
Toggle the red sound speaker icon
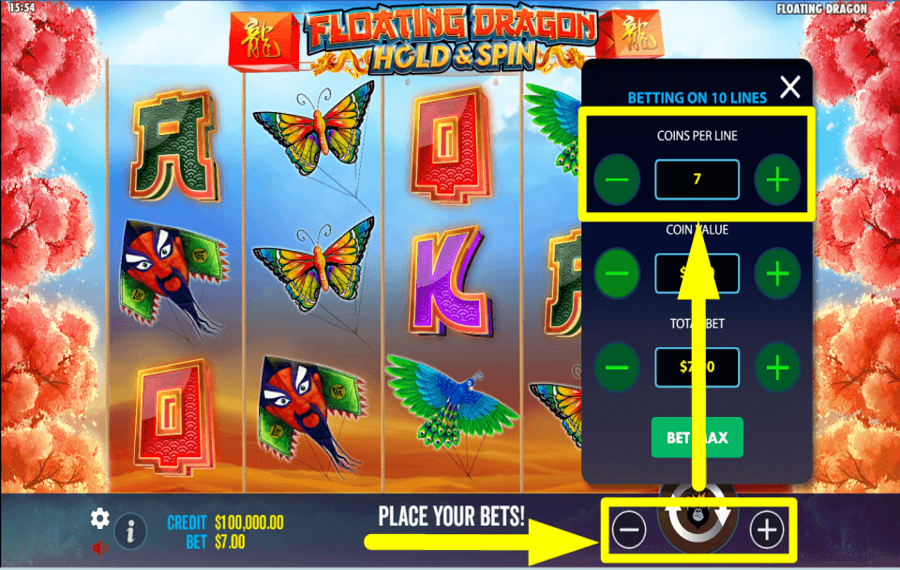coord(100,547)
